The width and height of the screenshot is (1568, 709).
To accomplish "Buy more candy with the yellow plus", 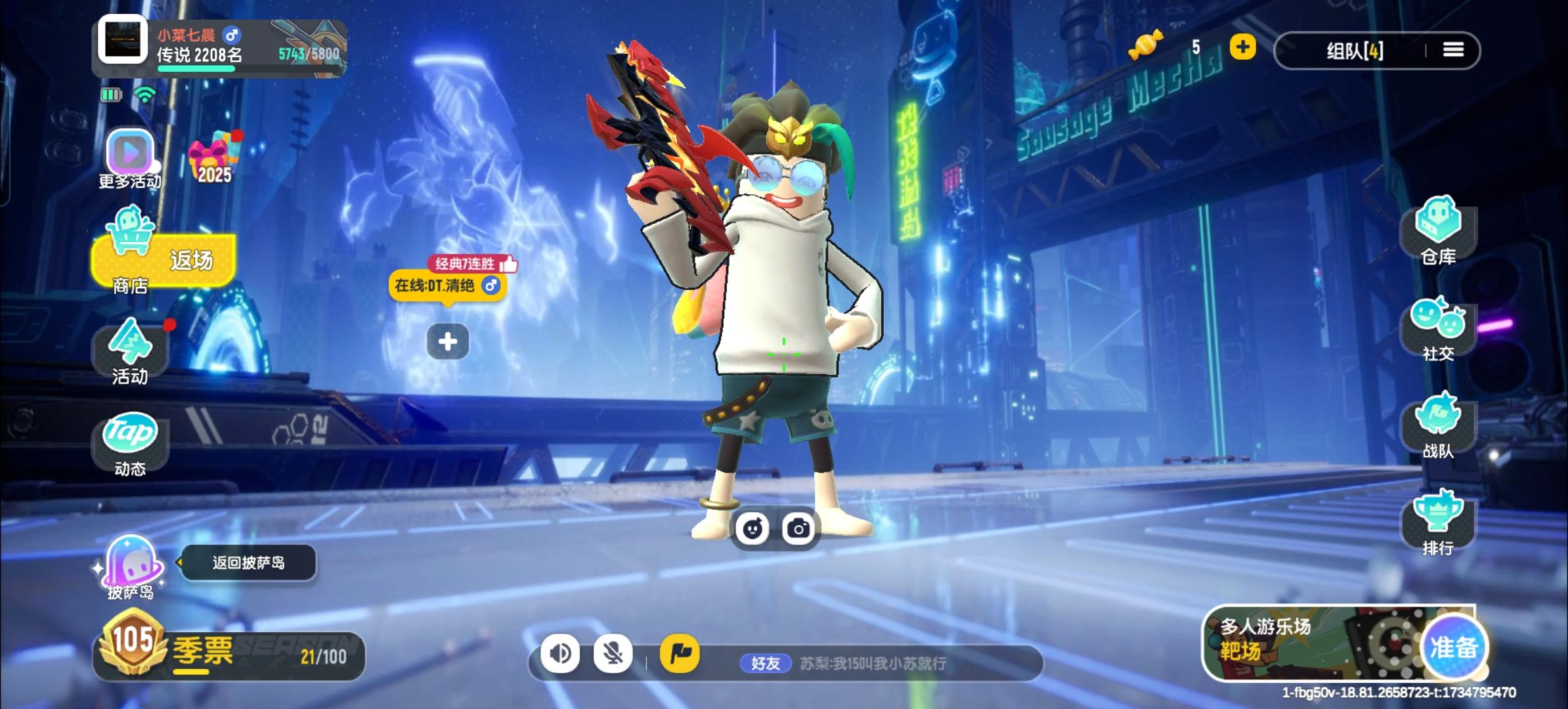I will (x=1242, y=47).
